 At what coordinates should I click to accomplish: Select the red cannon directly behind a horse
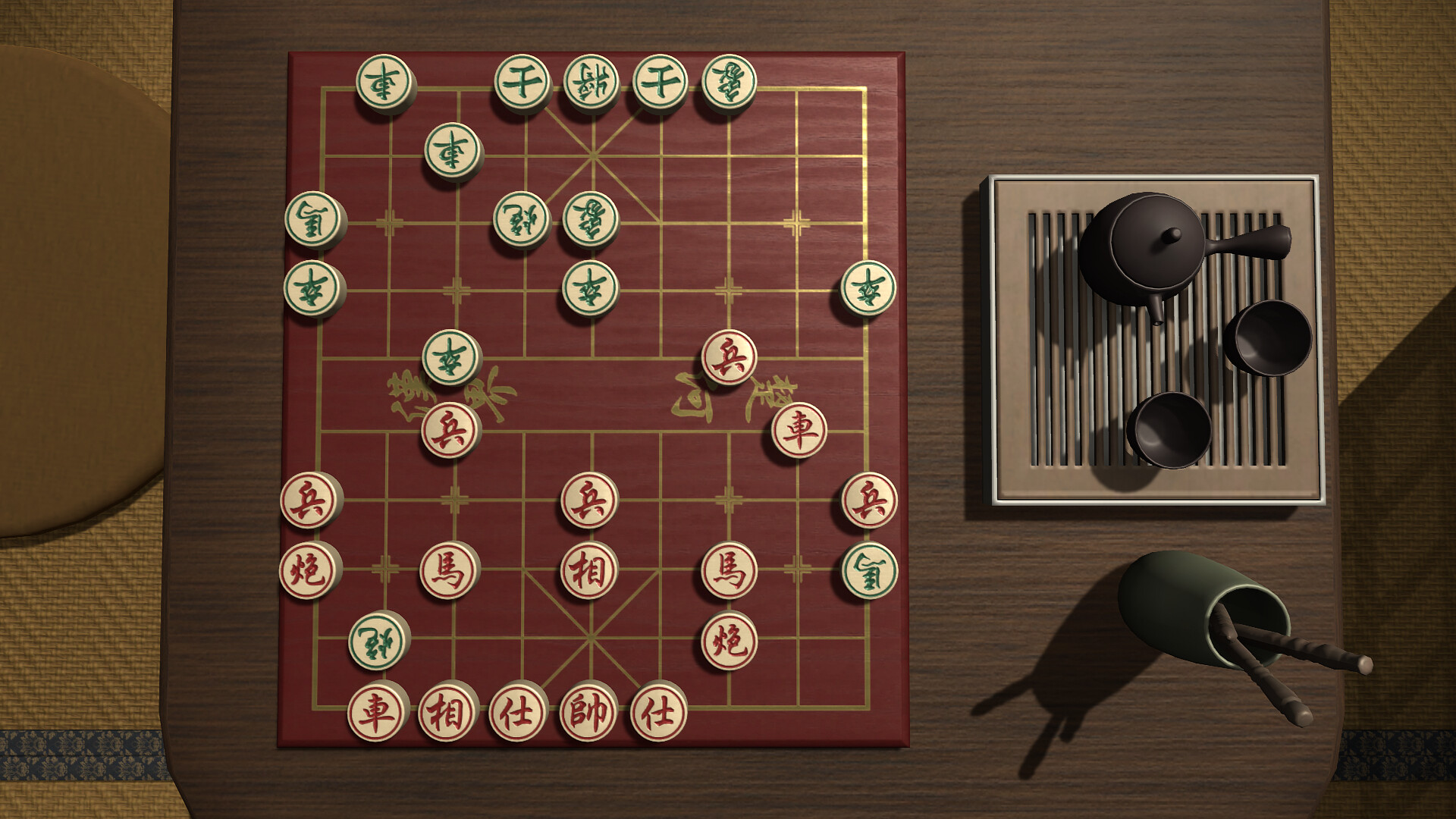click(729, 641)
